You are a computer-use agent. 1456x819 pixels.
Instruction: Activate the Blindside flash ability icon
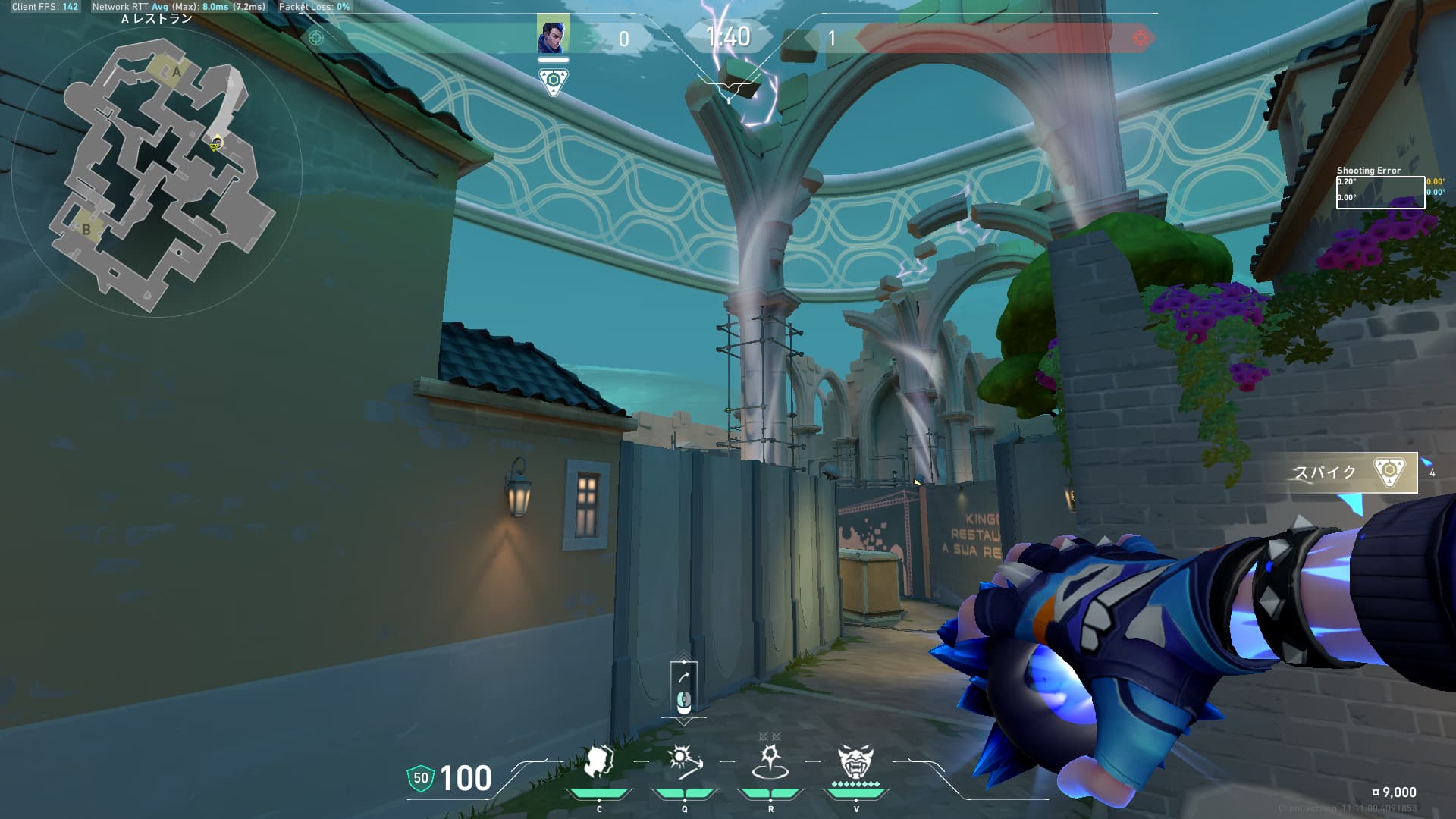coord(684,763)
